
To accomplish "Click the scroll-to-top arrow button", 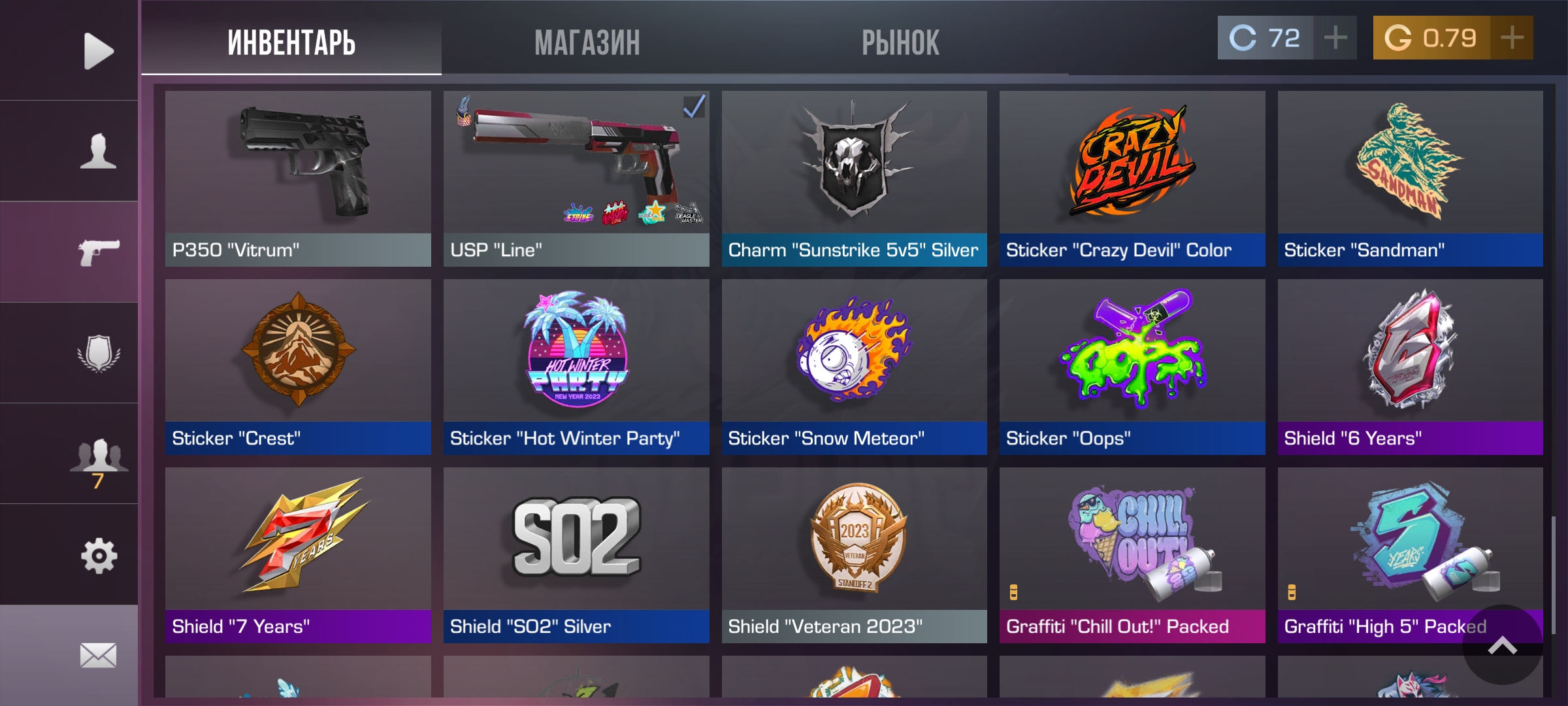I will (x=1502, y=646).
